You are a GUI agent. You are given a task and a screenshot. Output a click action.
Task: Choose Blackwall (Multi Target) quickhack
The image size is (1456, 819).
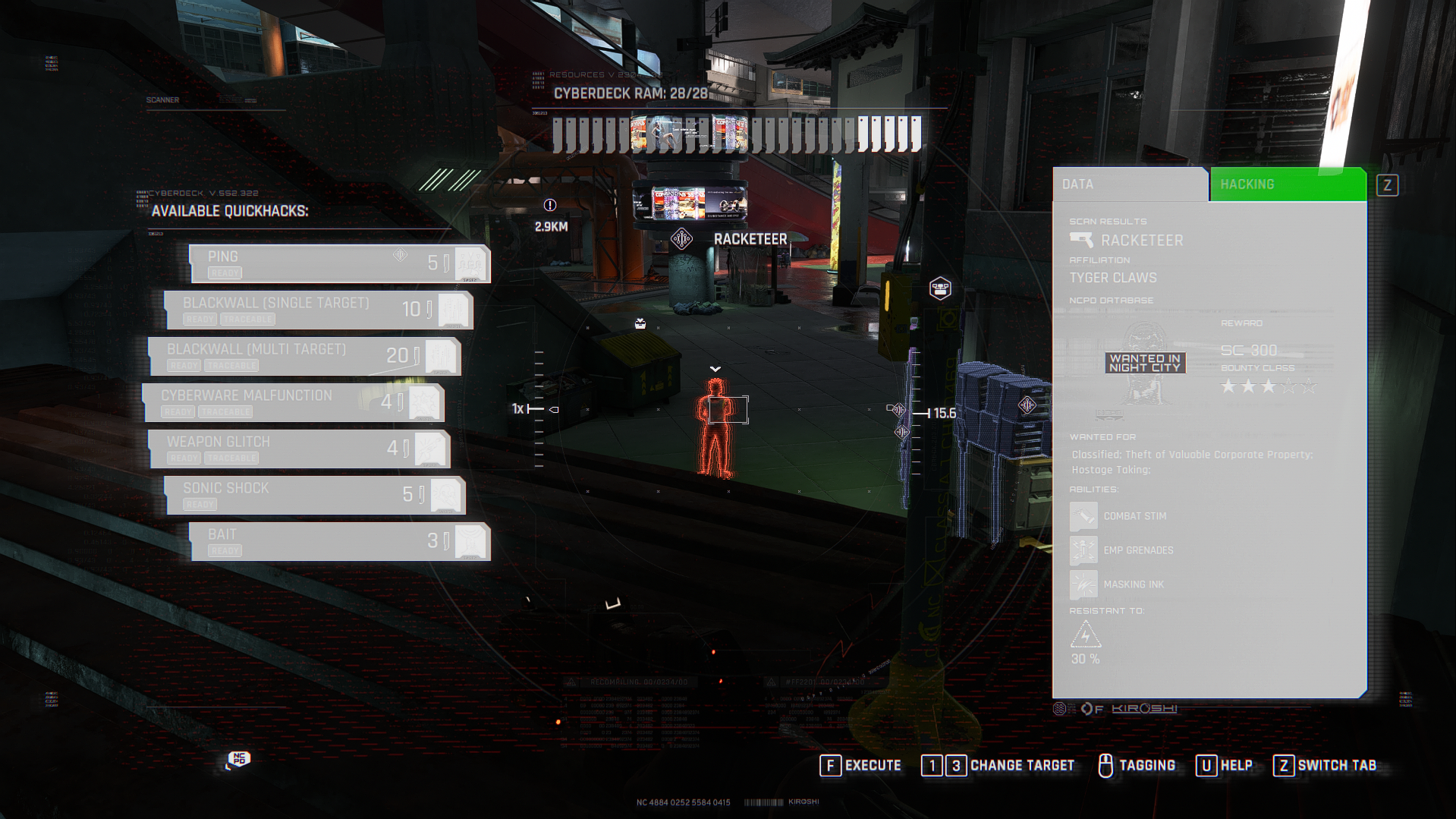303,356
